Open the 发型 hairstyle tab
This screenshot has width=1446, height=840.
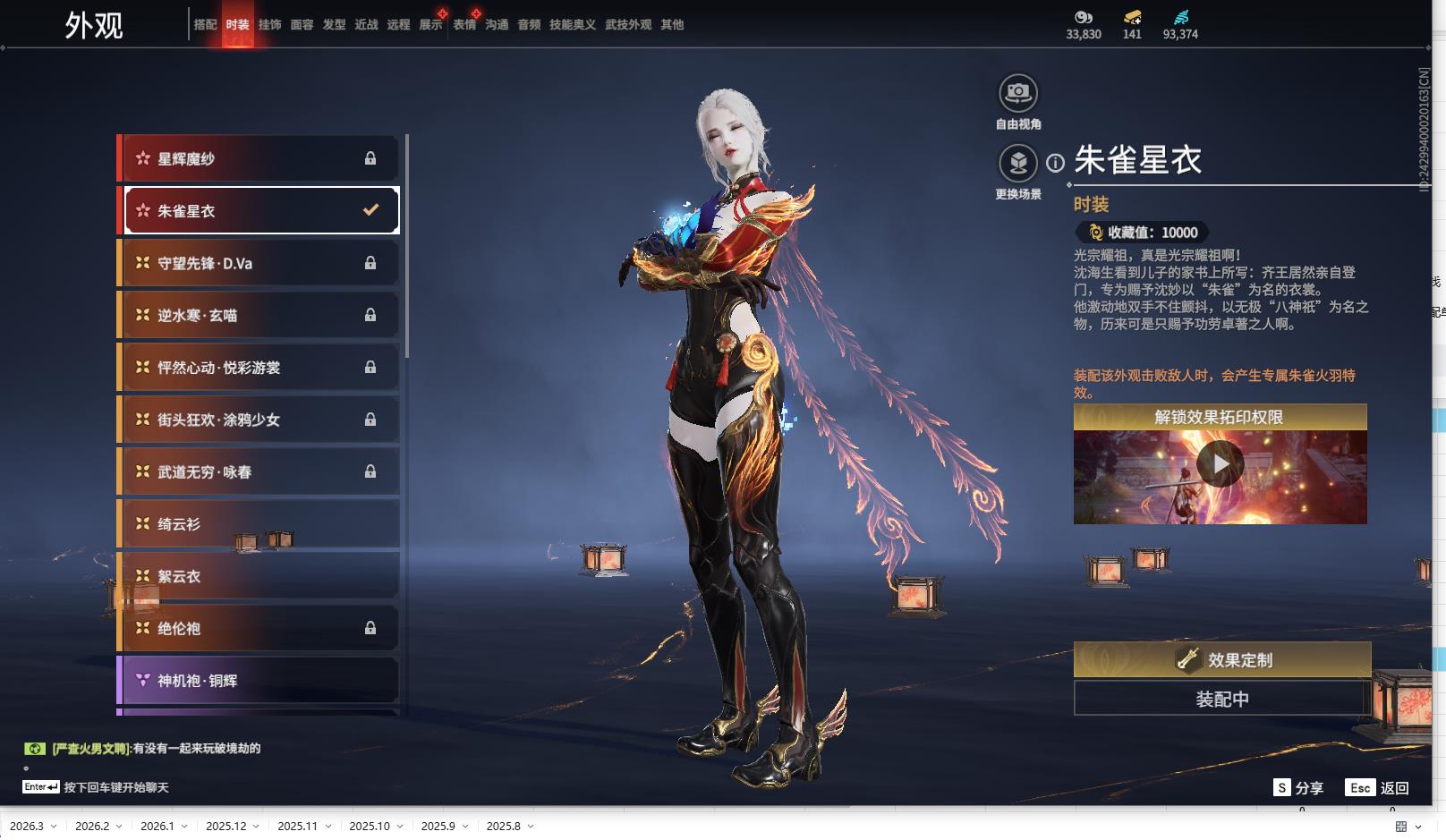tap(334, 25)
